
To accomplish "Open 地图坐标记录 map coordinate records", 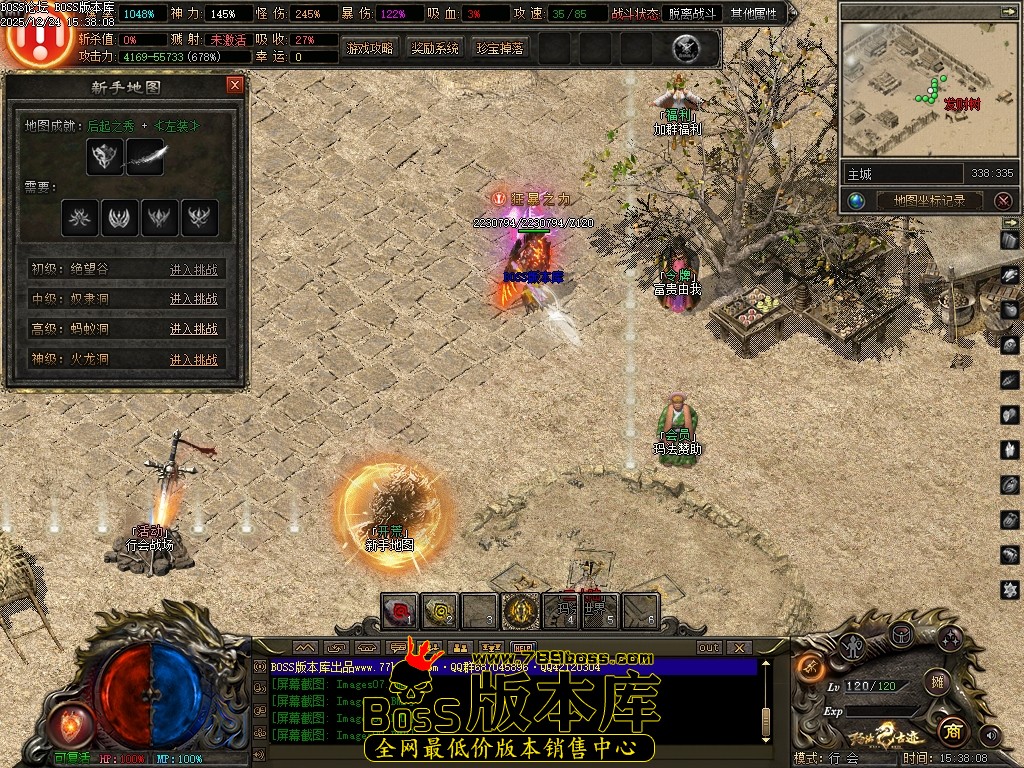I will (x=929, y=200).
